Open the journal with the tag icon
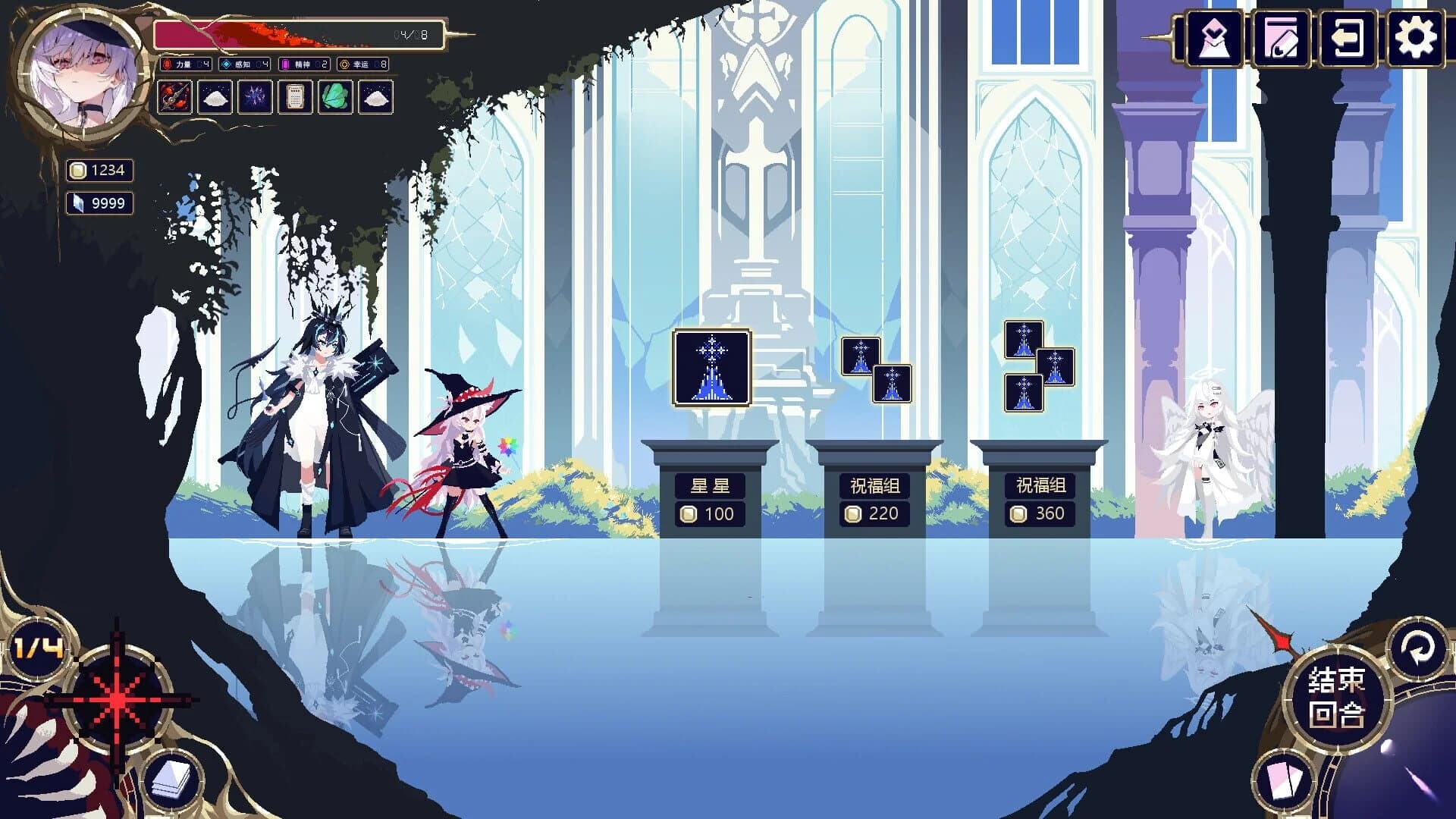Image resolution: width=1456 pixels, height=819 pixels. pos(1282,39)
